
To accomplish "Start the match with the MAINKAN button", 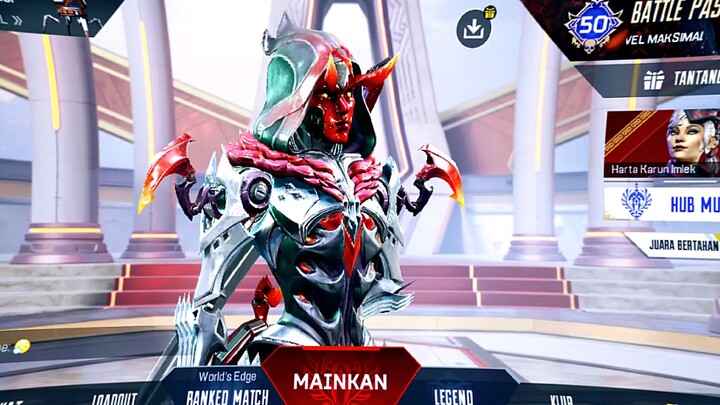I will [x=340, y=380].
